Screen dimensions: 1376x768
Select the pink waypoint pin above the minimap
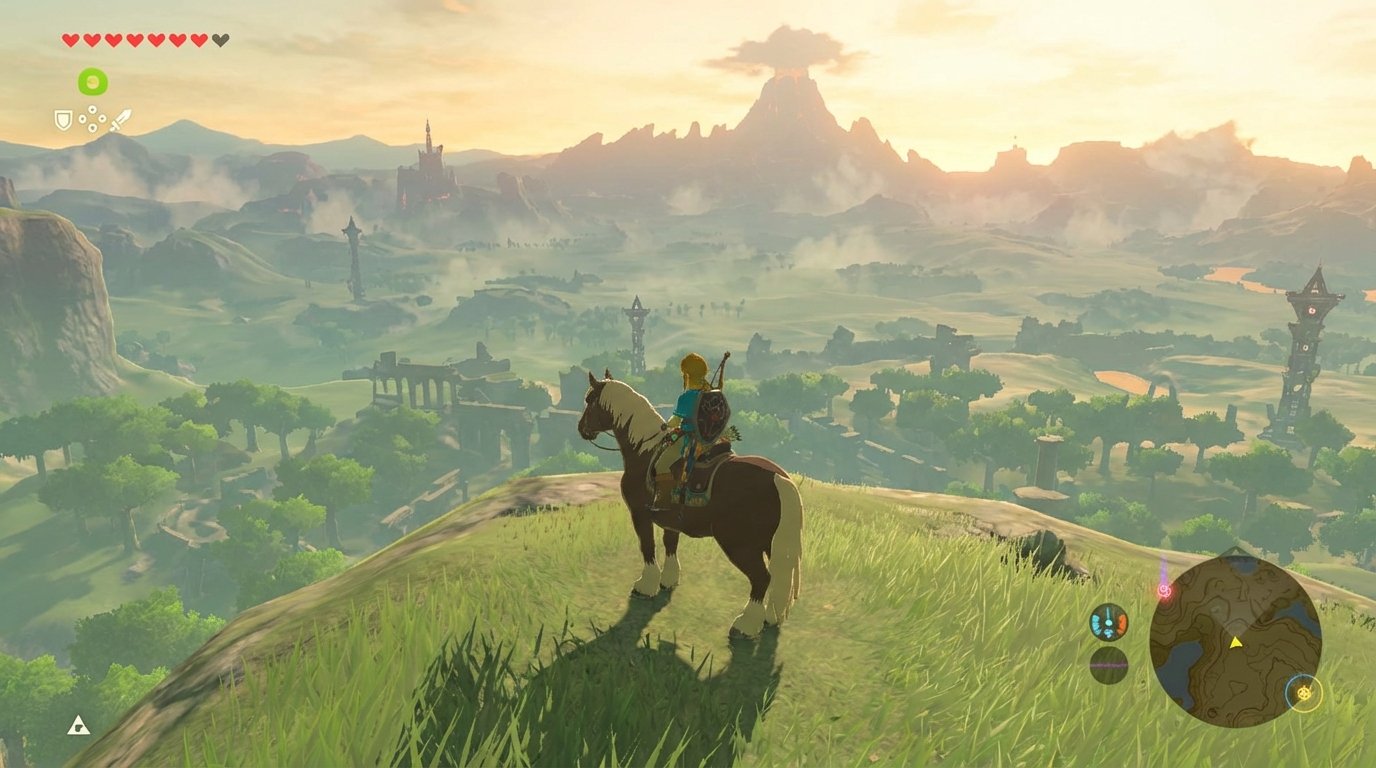click(x=1164, y=590)
